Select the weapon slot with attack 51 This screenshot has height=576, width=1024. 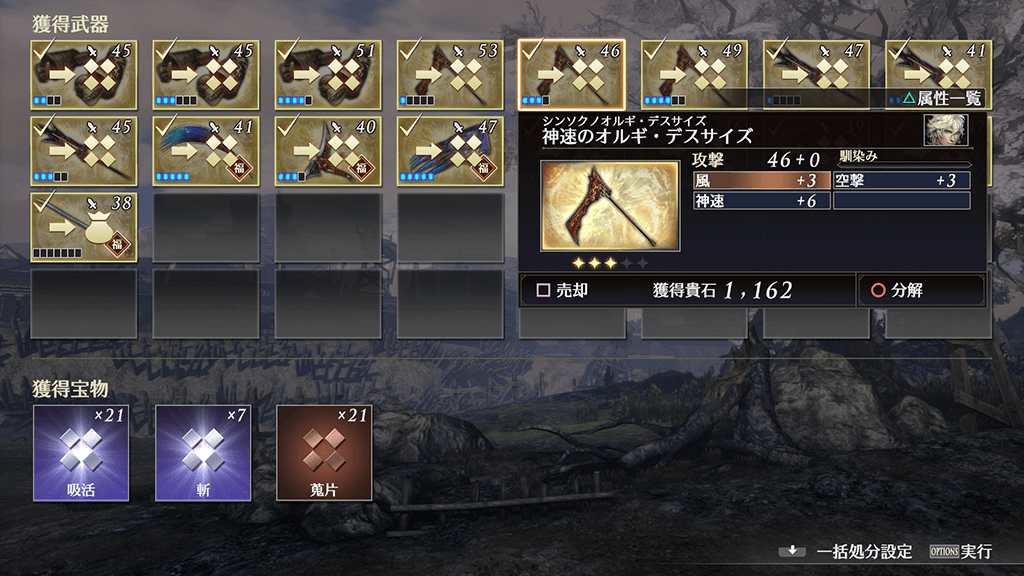click(329, 74)
